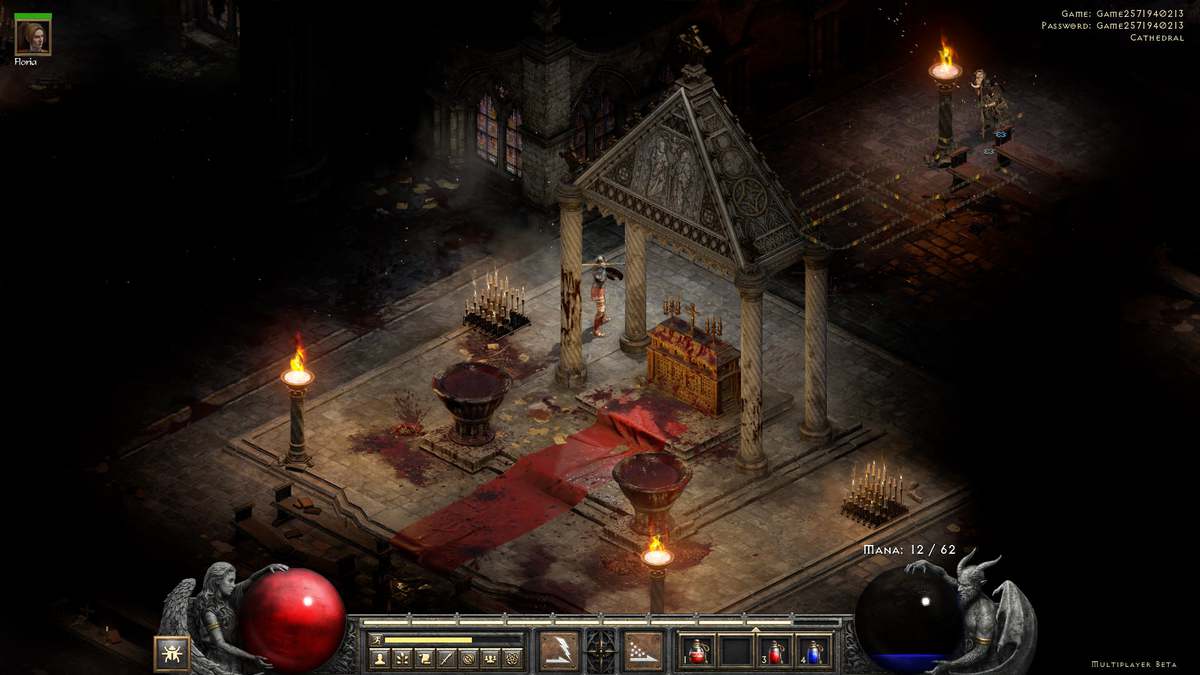Open the party screen two-figures button
Image resolution: width=1200 pixels, height=675 pixels.
489,658
